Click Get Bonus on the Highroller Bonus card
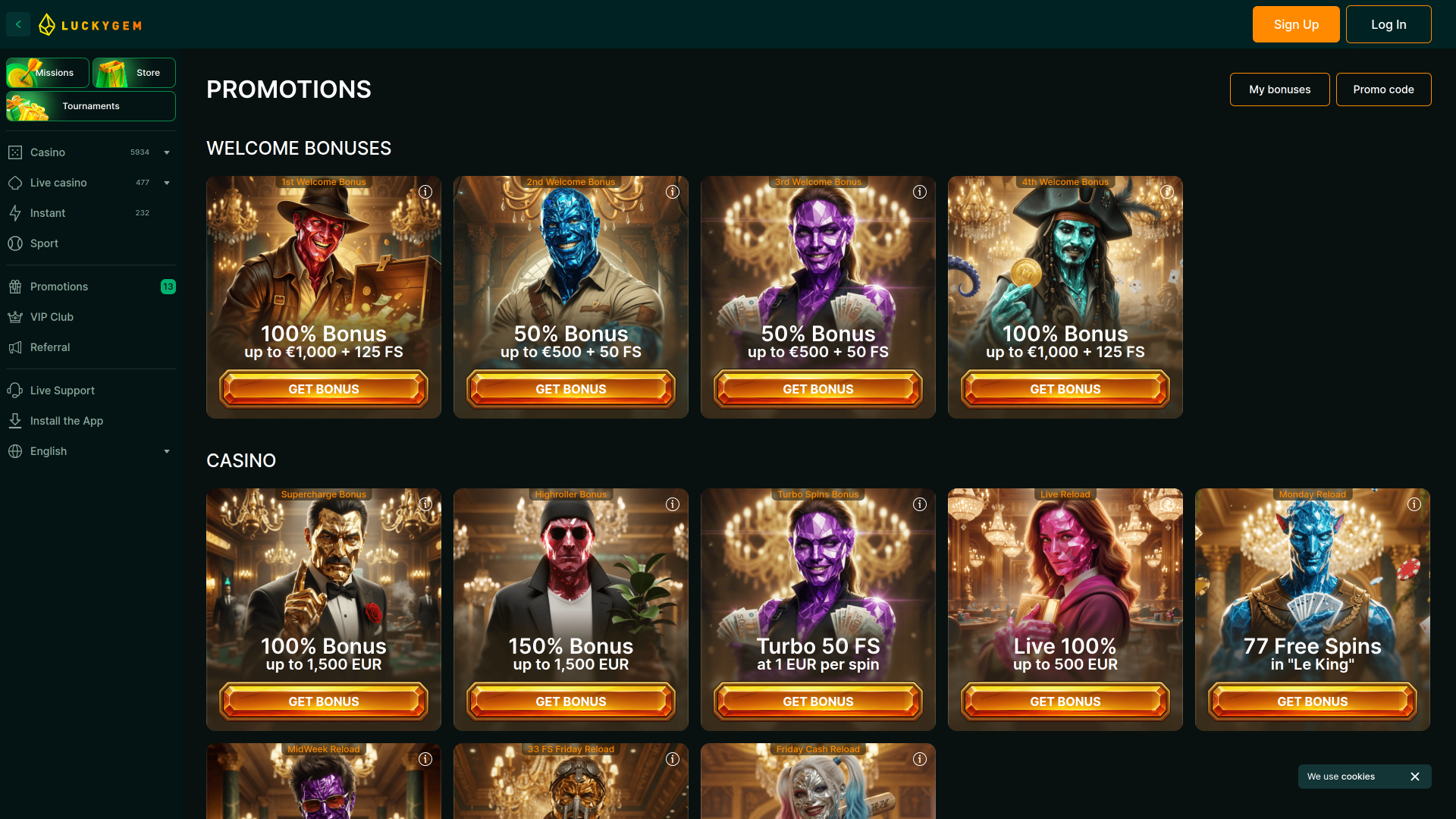 pos(570,701)
